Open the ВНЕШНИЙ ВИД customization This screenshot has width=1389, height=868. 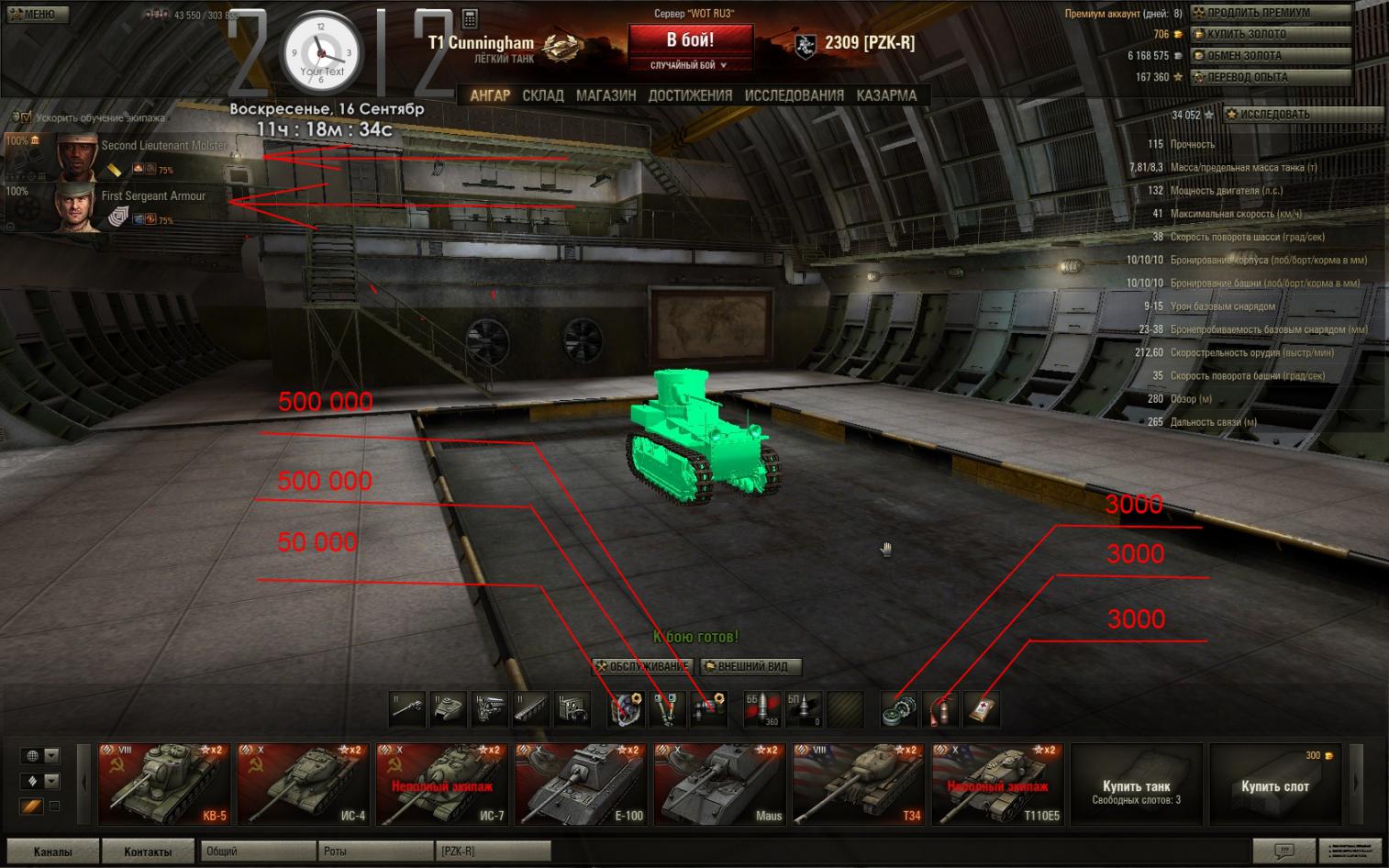click(x=750, y=666)
